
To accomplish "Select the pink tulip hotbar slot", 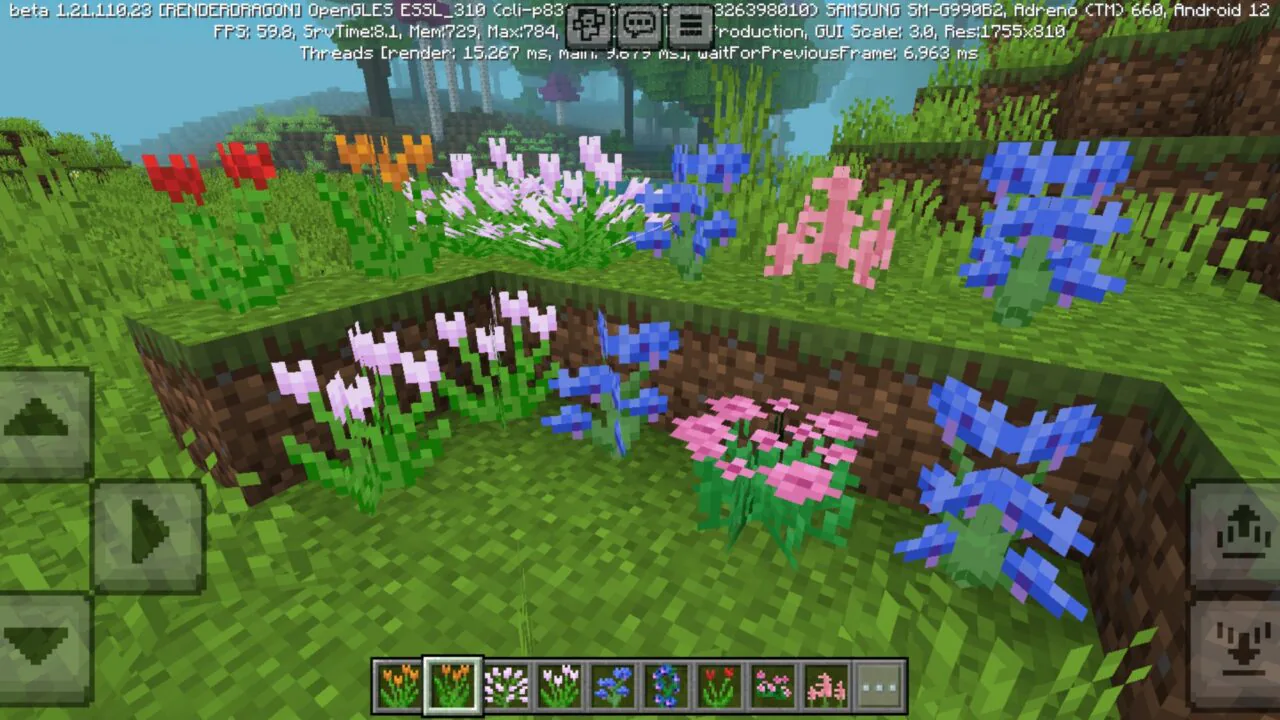I will [559, 686].
